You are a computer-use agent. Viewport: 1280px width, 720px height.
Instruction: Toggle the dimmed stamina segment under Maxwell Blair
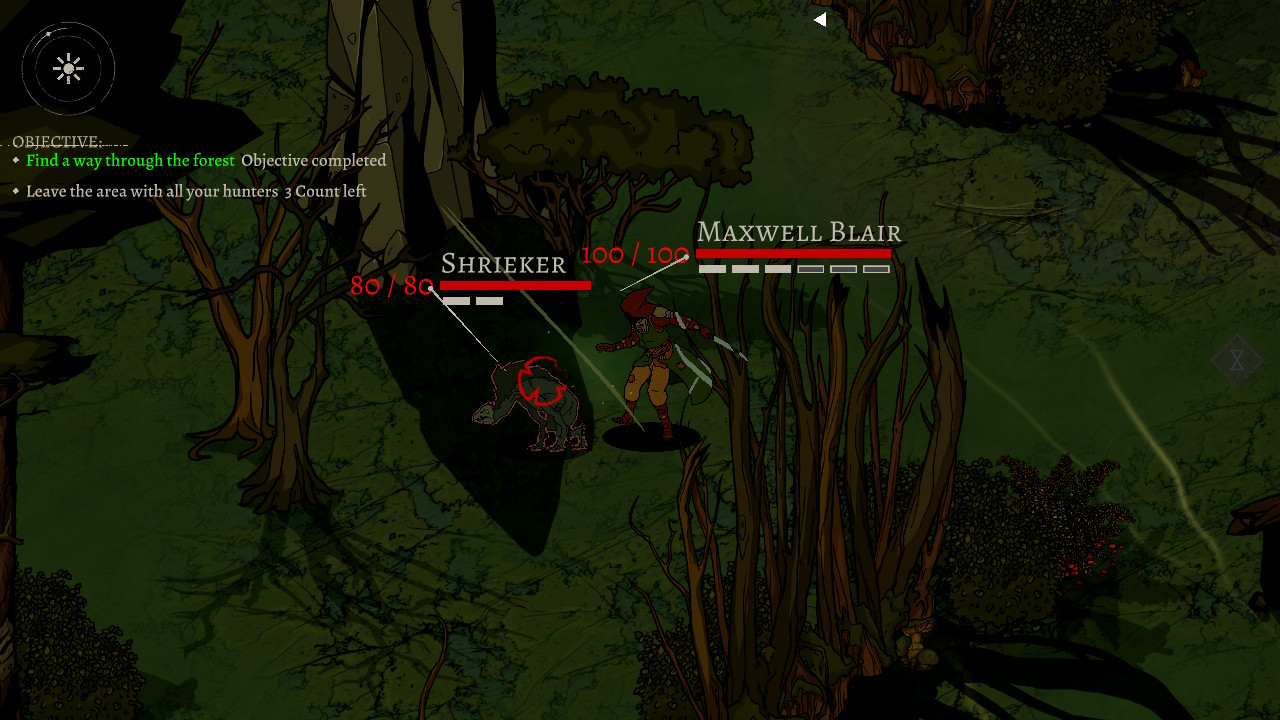(x=812, y=268)
